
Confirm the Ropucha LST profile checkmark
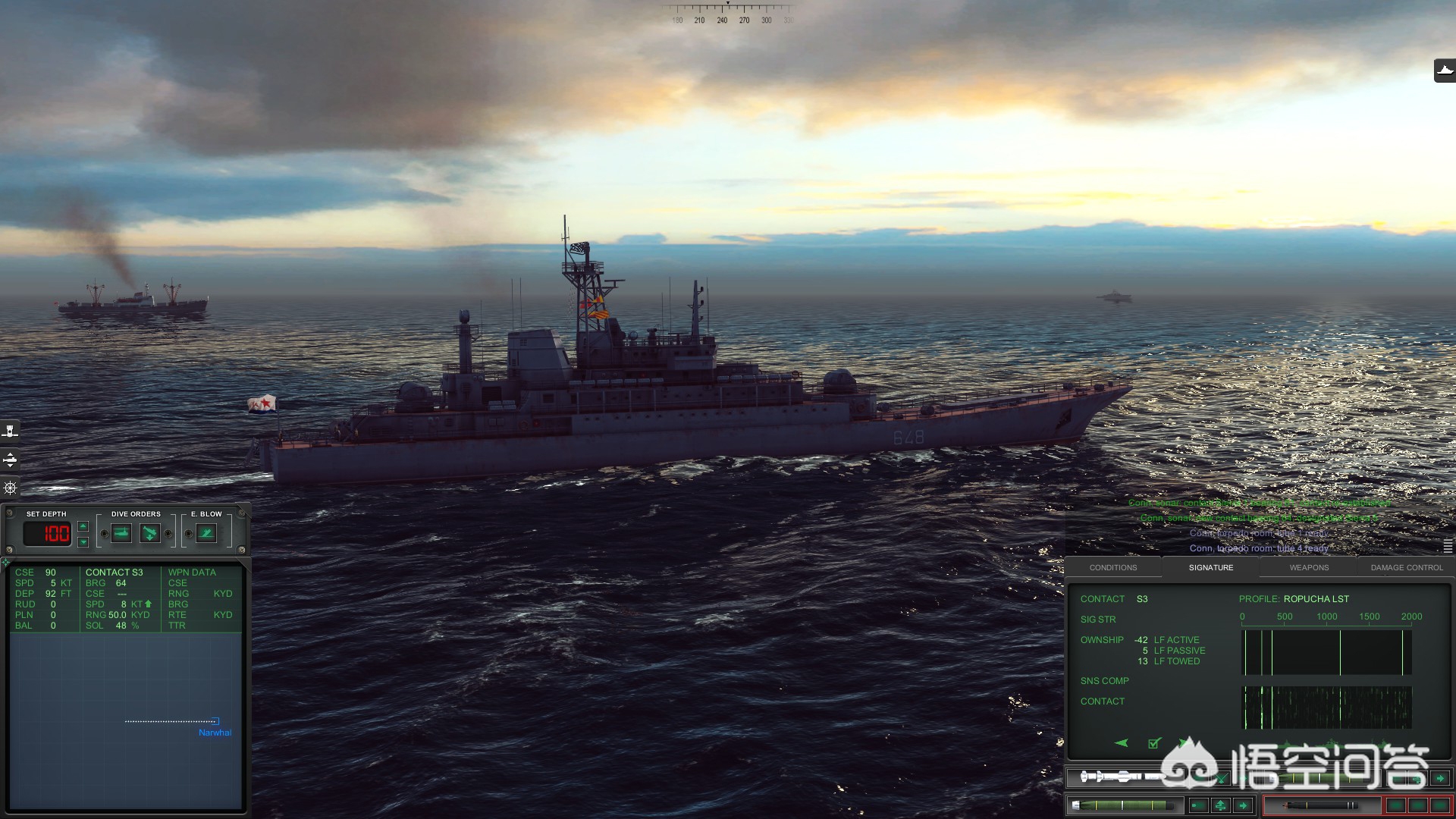tap(1153, 742)
